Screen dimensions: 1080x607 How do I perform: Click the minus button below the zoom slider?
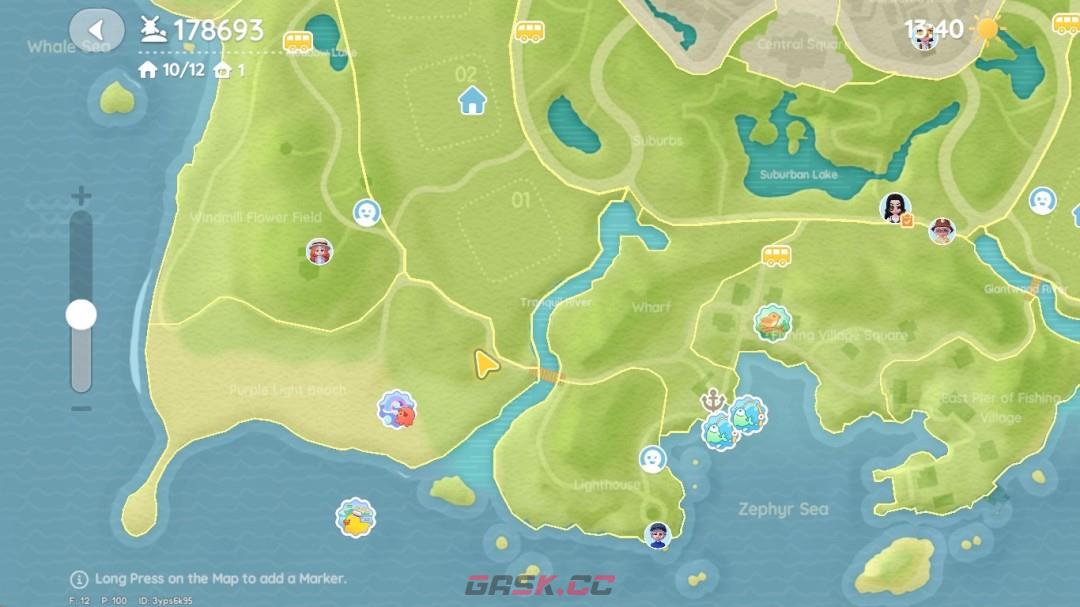(81, 408)
